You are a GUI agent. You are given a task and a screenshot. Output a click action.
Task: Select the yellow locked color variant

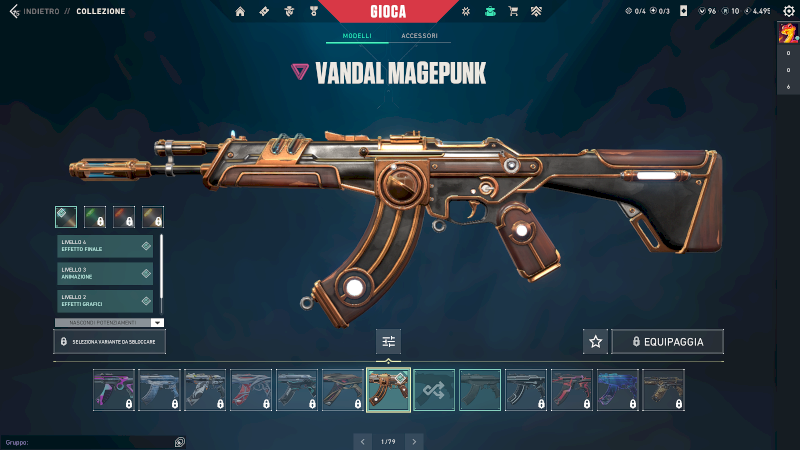pos(153,216)
